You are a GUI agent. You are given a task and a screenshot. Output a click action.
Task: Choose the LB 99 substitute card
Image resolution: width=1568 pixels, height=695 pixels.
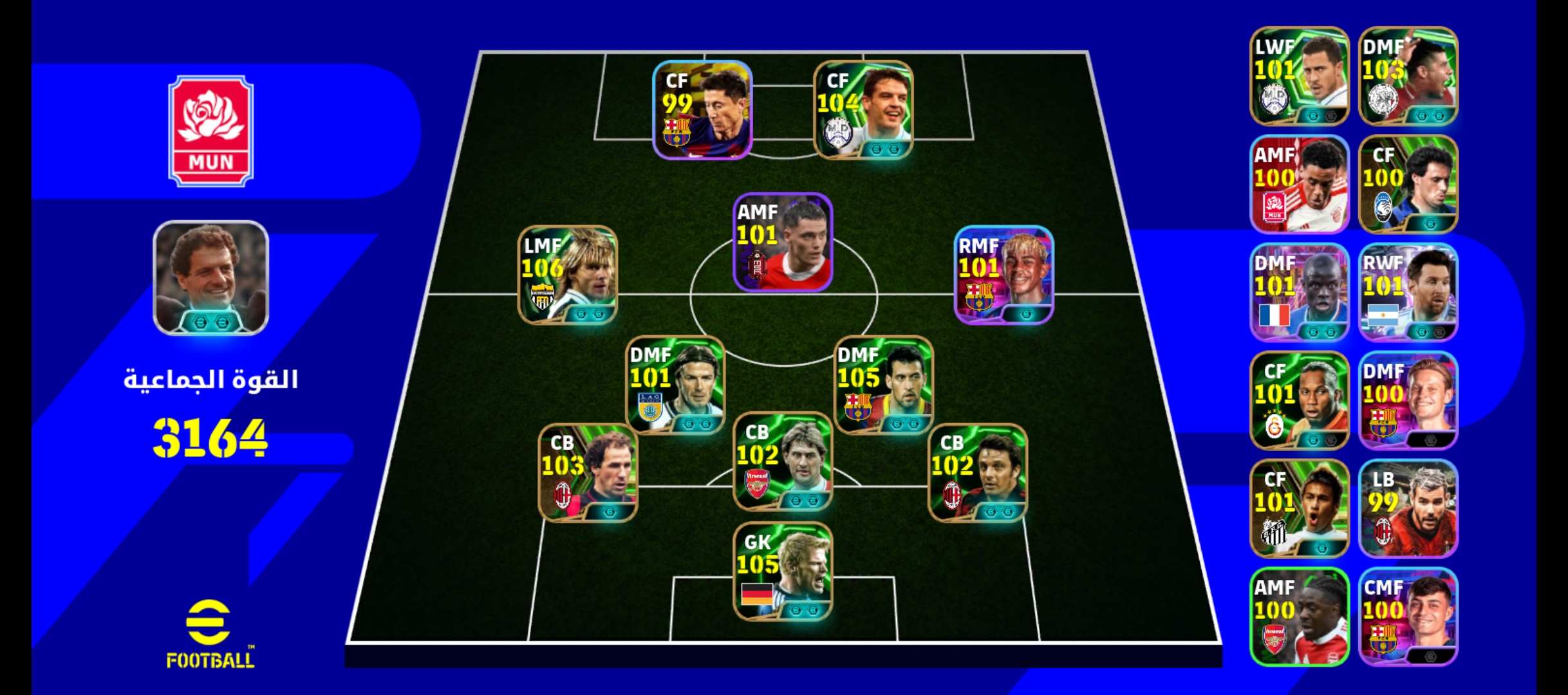(x=1408, y=508)
